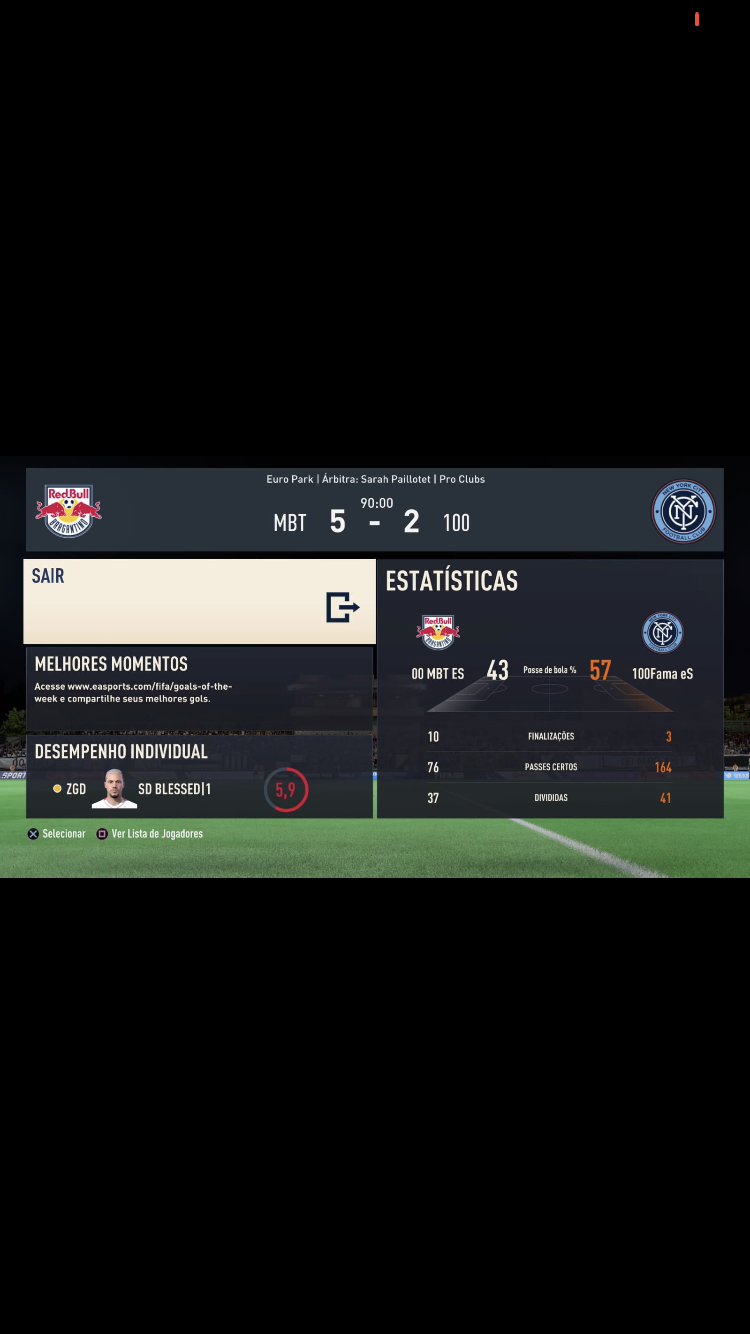The width and height of the screenshot is (750, 1334).
Task: Open the Desempenho Individual panel
Action: click(x=199, y=776)
